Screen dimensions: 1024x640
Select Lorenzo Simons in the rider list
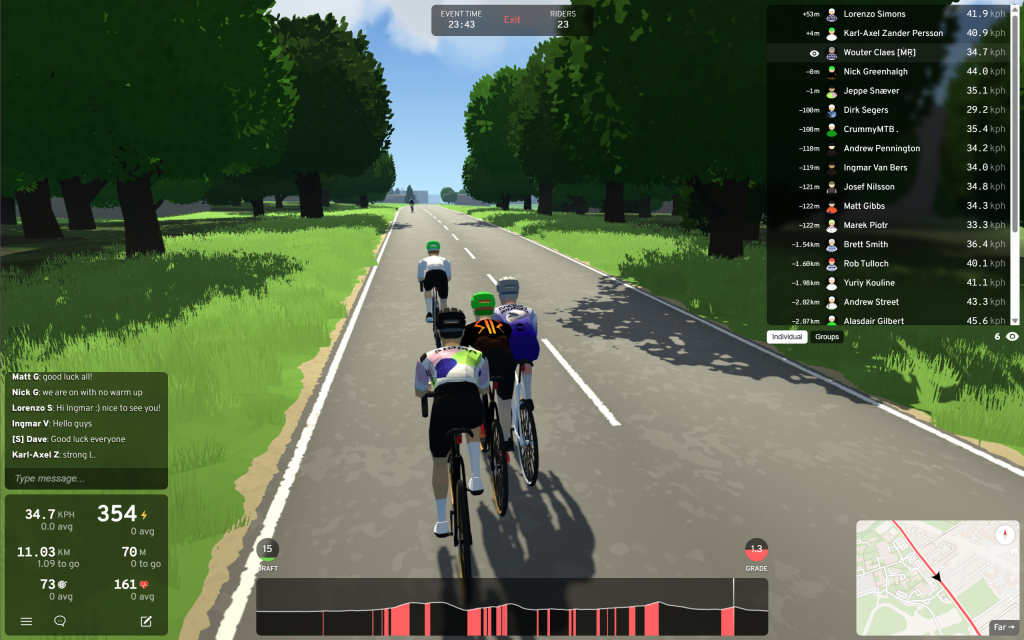(x=874, y=14)
